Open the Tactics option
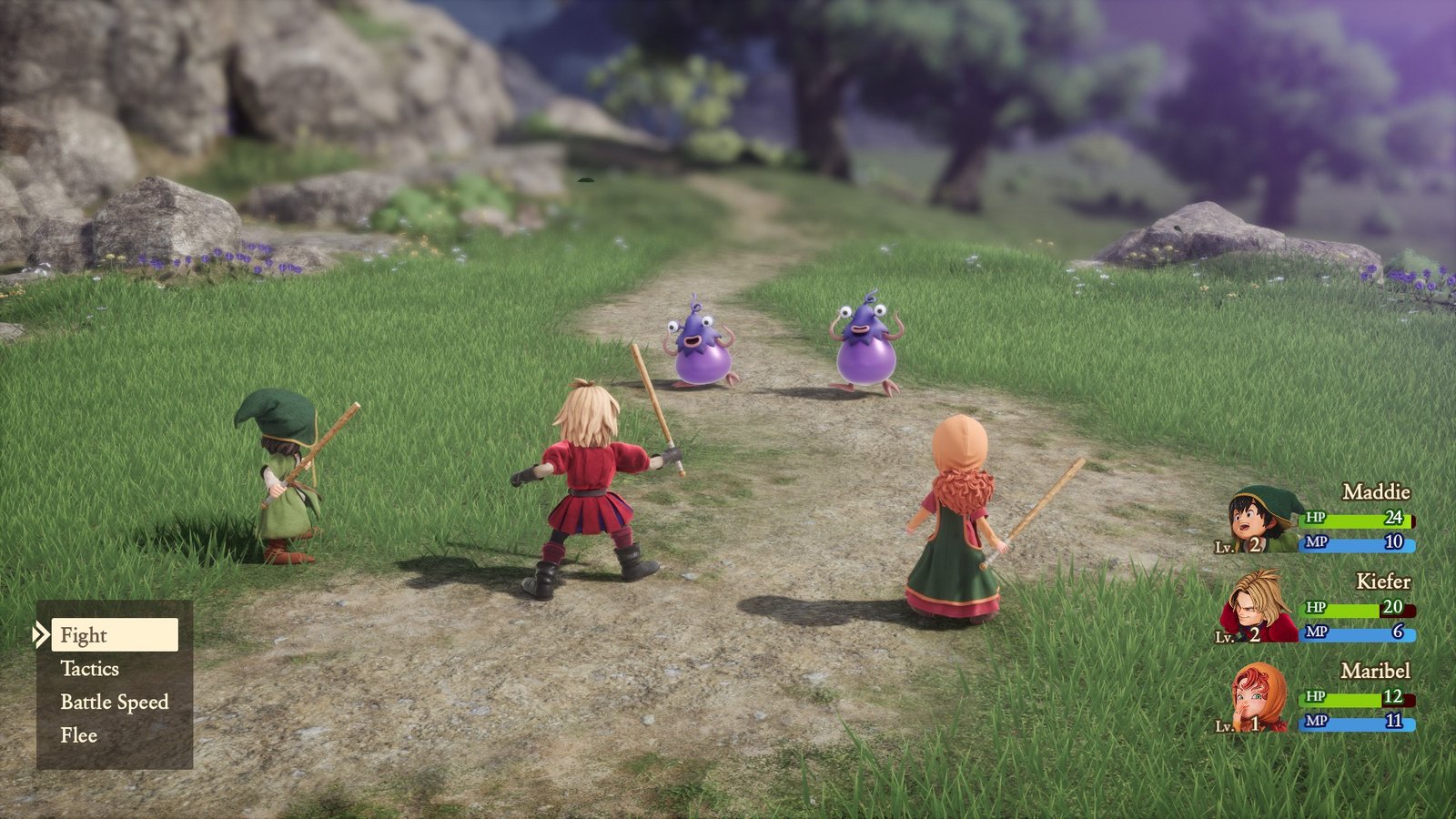1456x819 pixels. point(90,669)
